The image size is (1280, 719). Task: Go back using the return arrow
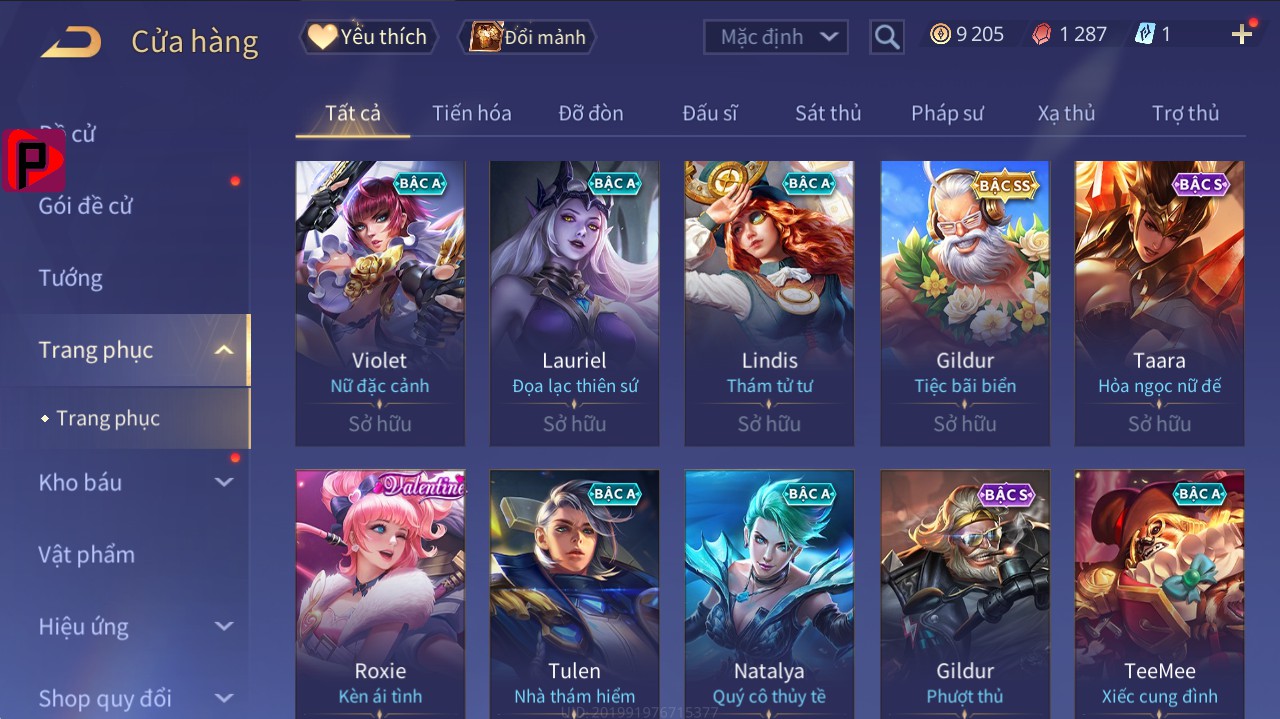pyautogui.click(x=71, y=41)
